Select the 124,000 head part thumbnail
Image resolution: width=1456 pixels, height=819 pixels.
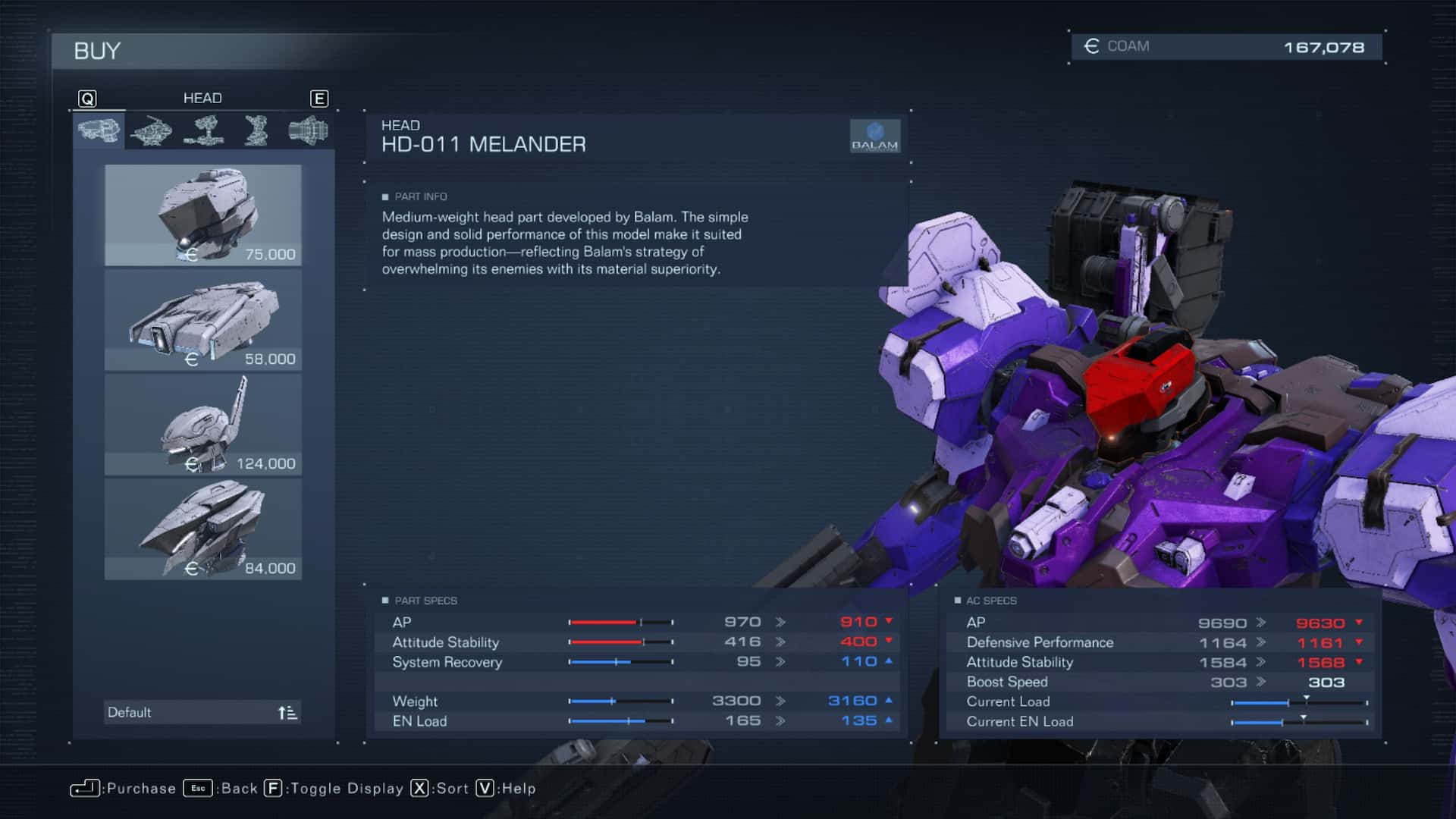point(202,425)
